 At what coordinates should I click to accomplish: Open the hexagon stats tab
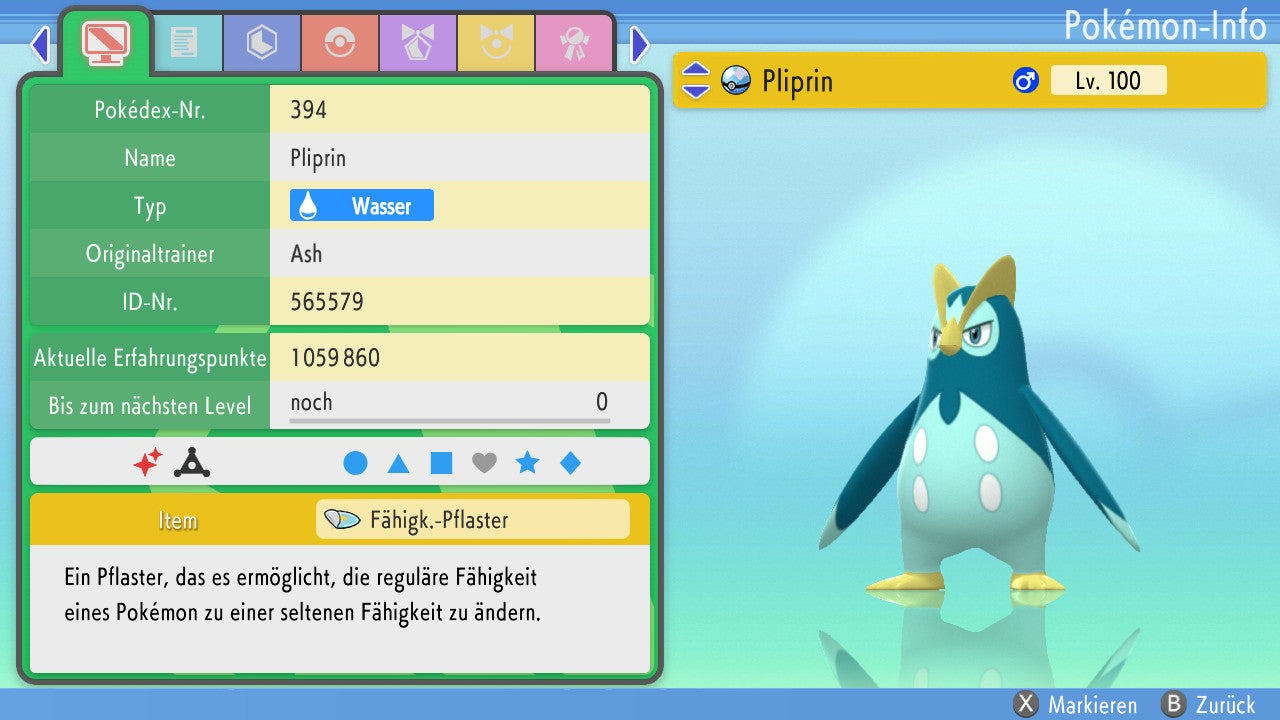[x=262, y=43]
